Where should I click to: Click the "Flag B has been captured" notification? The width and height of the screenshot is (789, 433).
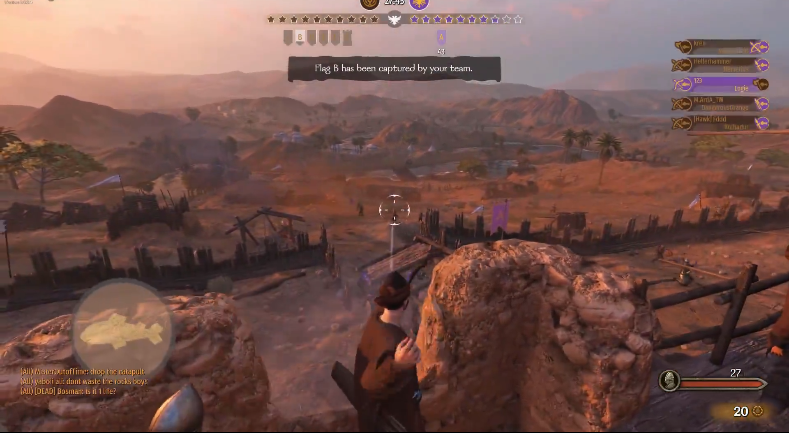(394, 68)
